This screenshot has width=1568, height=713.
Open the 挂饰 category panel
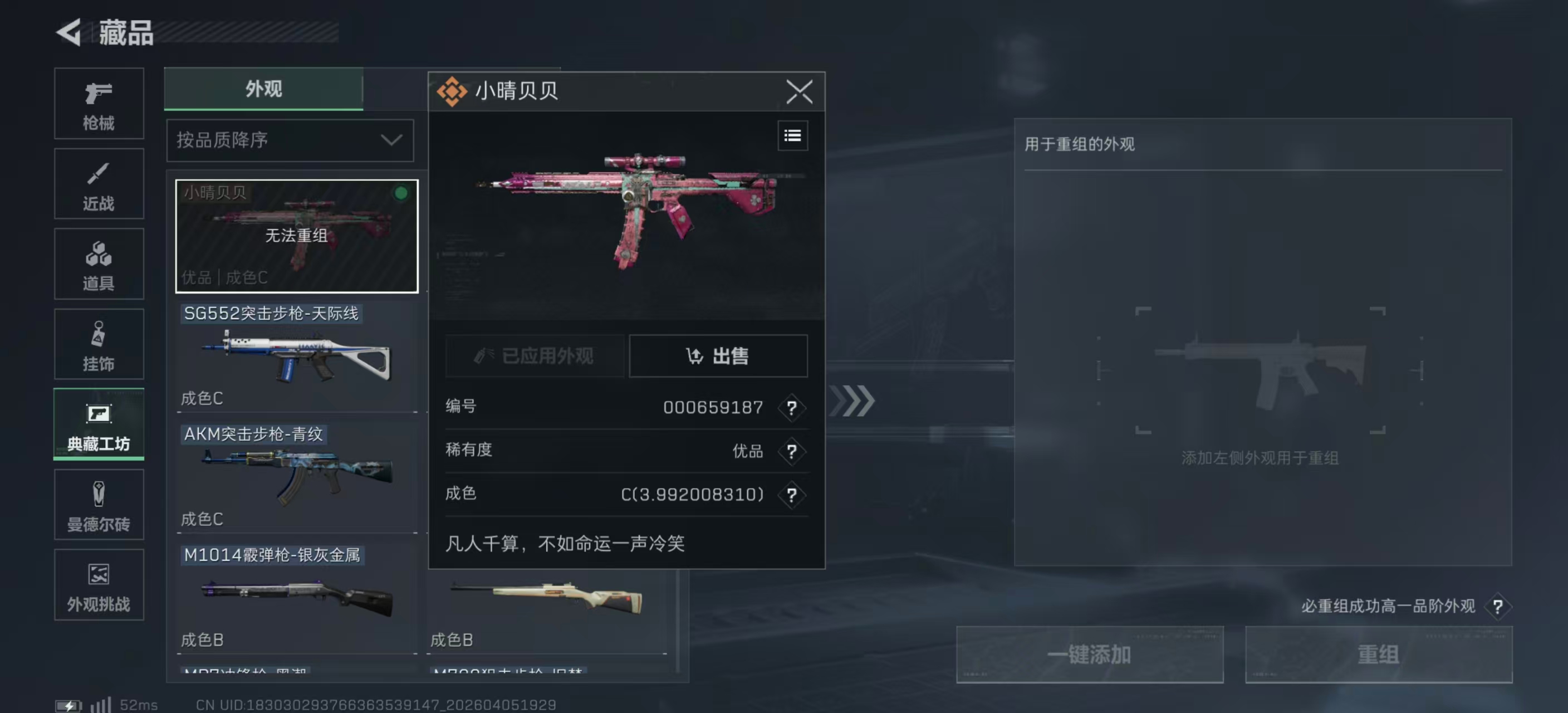tap(98, 344)
